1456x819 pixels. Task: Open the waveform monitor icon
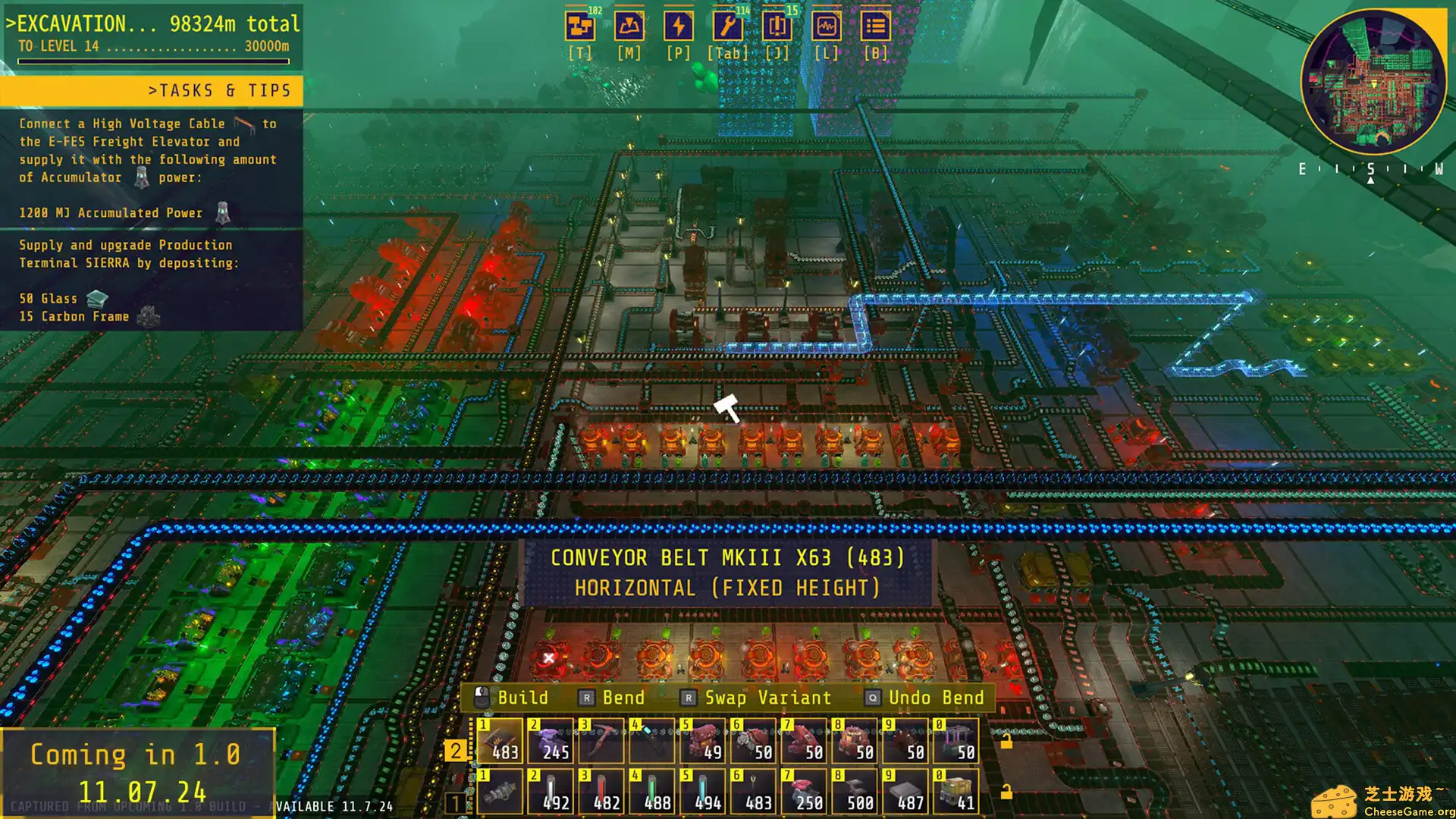[x=826, y=27]
